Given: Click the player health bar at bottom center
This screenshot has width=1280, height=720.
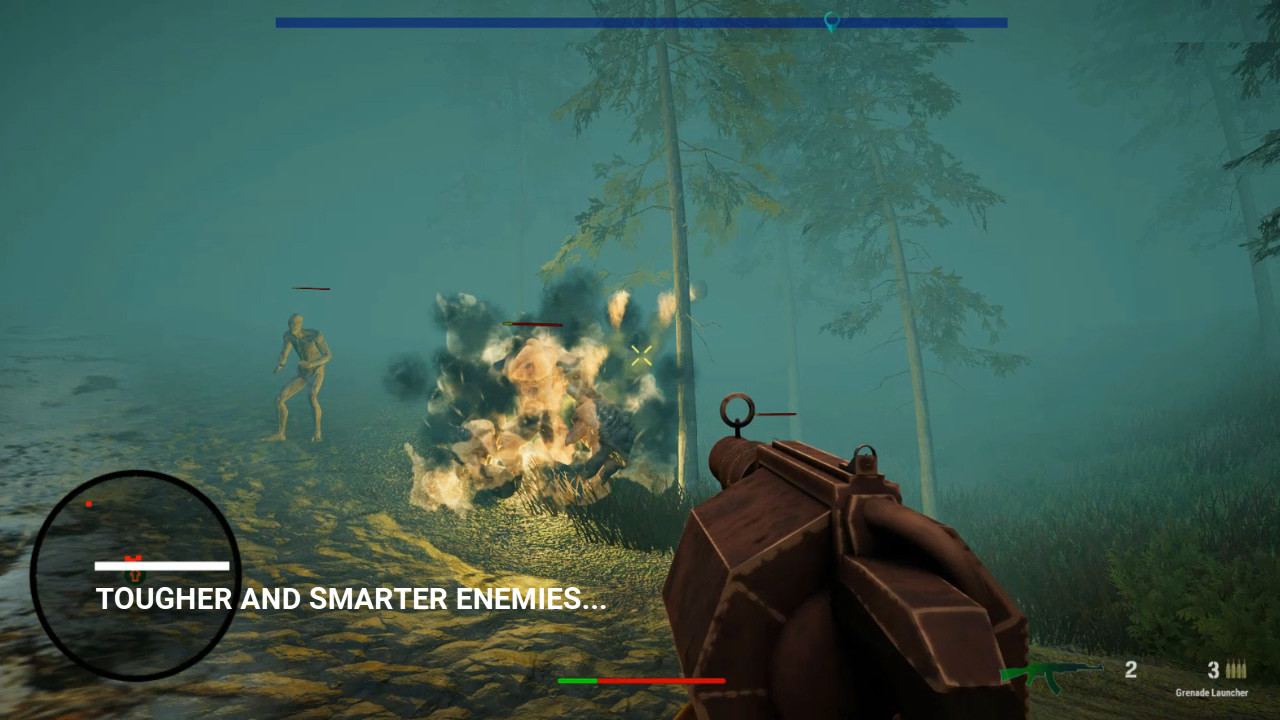Looking at the screenshot, I should click(x=640, y=680).
